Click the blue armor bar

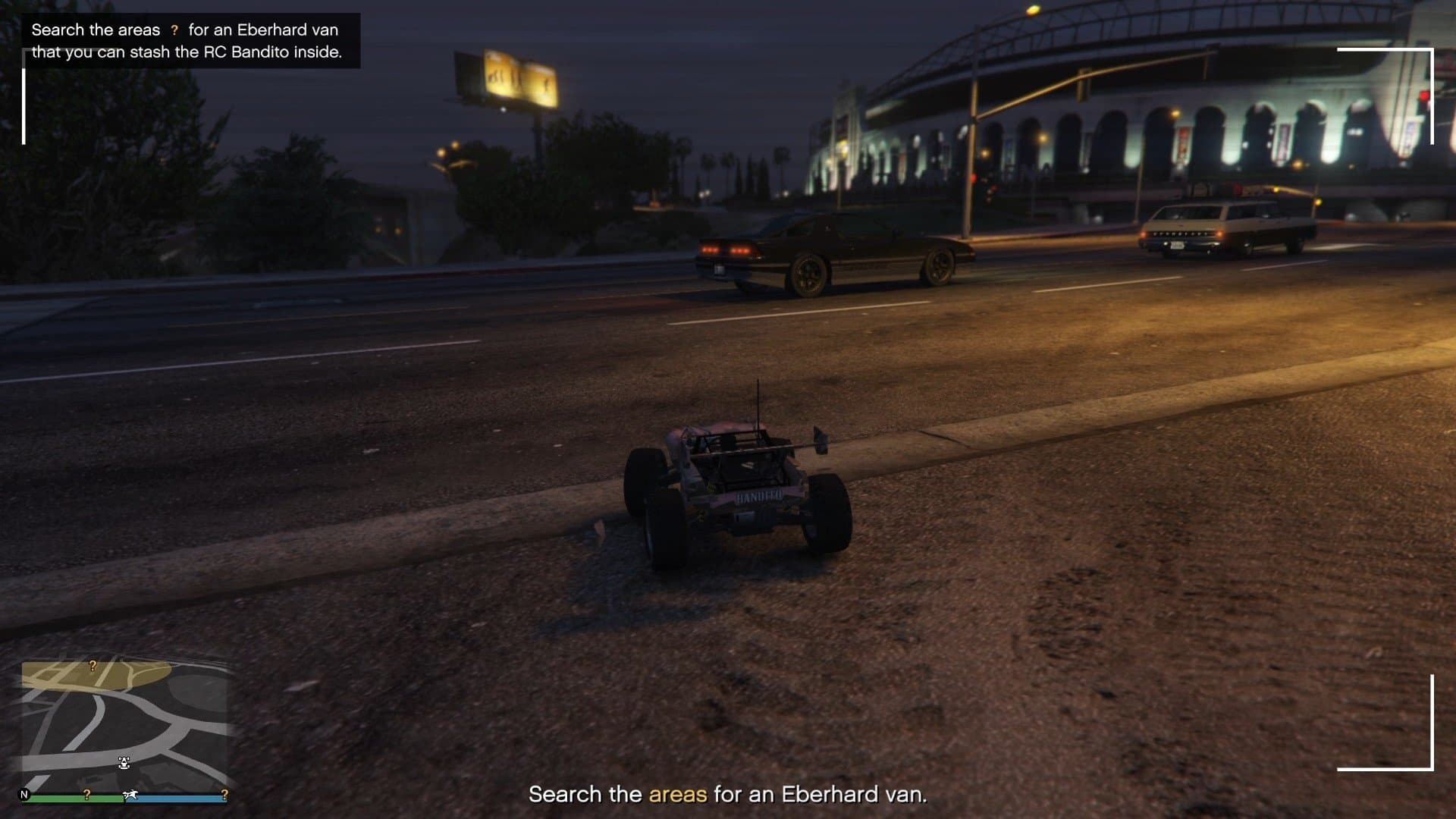pyautogui.click(x=174, y=796)
